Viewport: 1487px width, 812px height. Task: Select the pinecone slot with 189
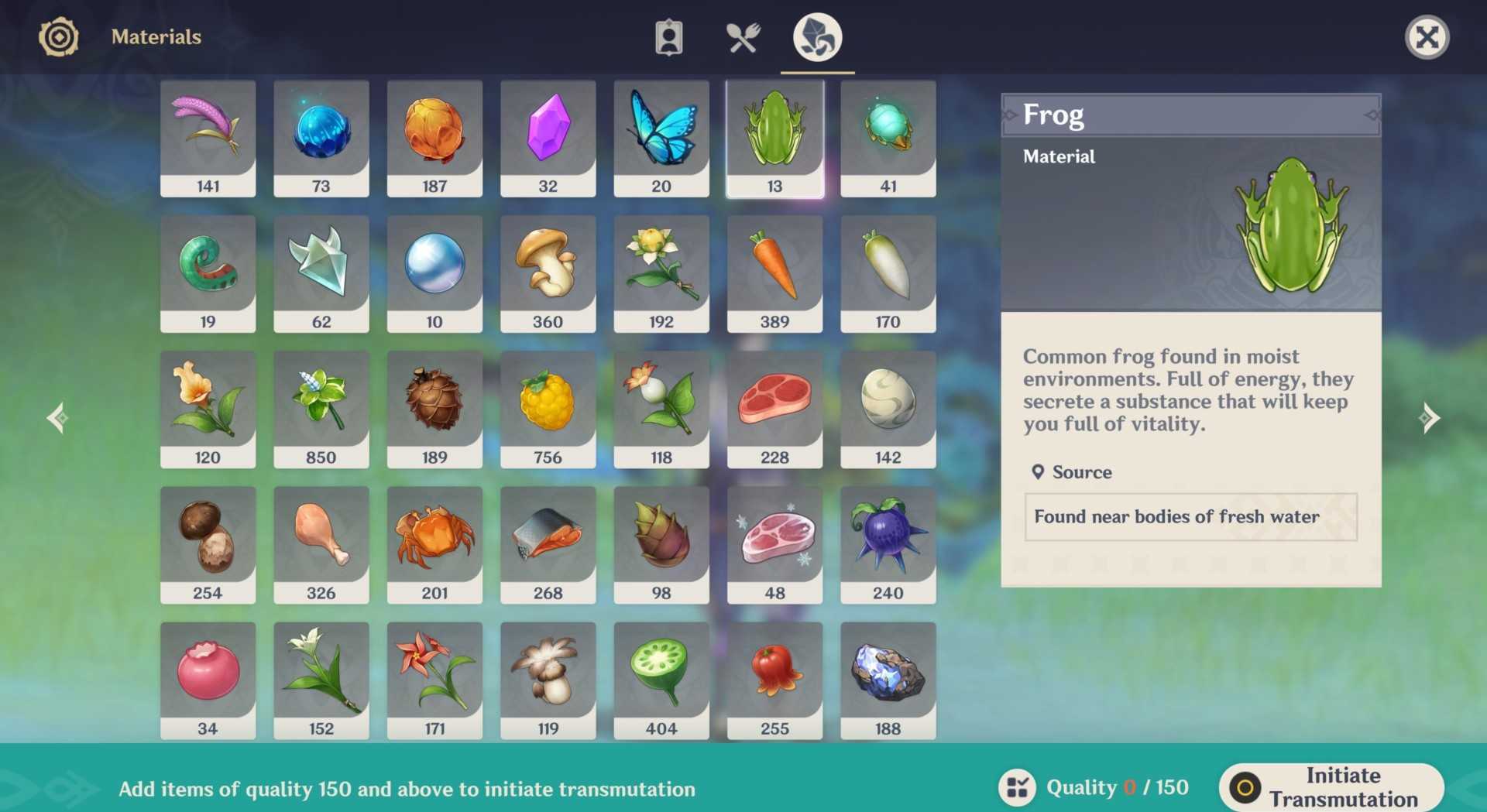click(434, 409)
